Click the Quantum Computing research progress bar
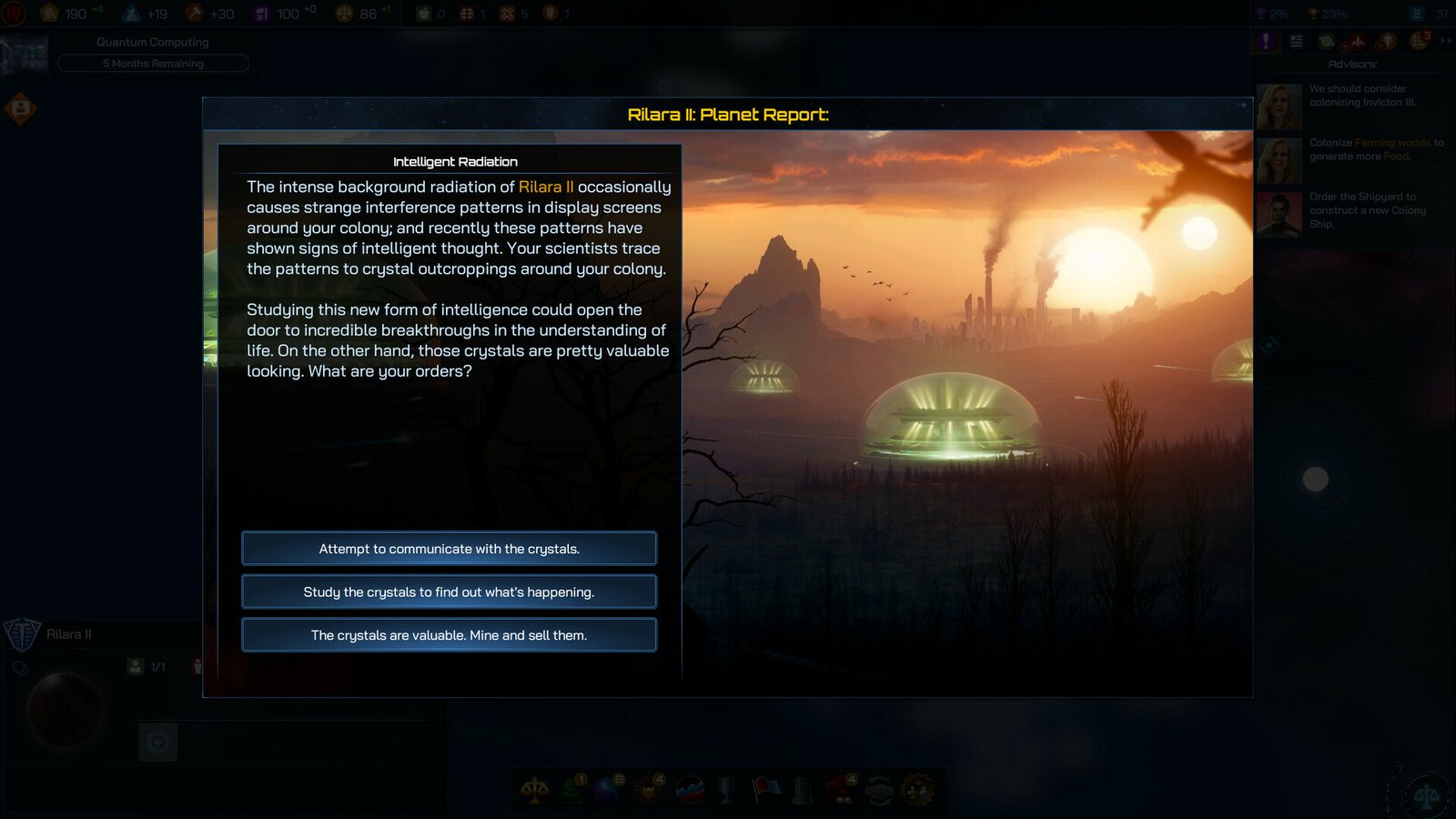 [153, 63]
